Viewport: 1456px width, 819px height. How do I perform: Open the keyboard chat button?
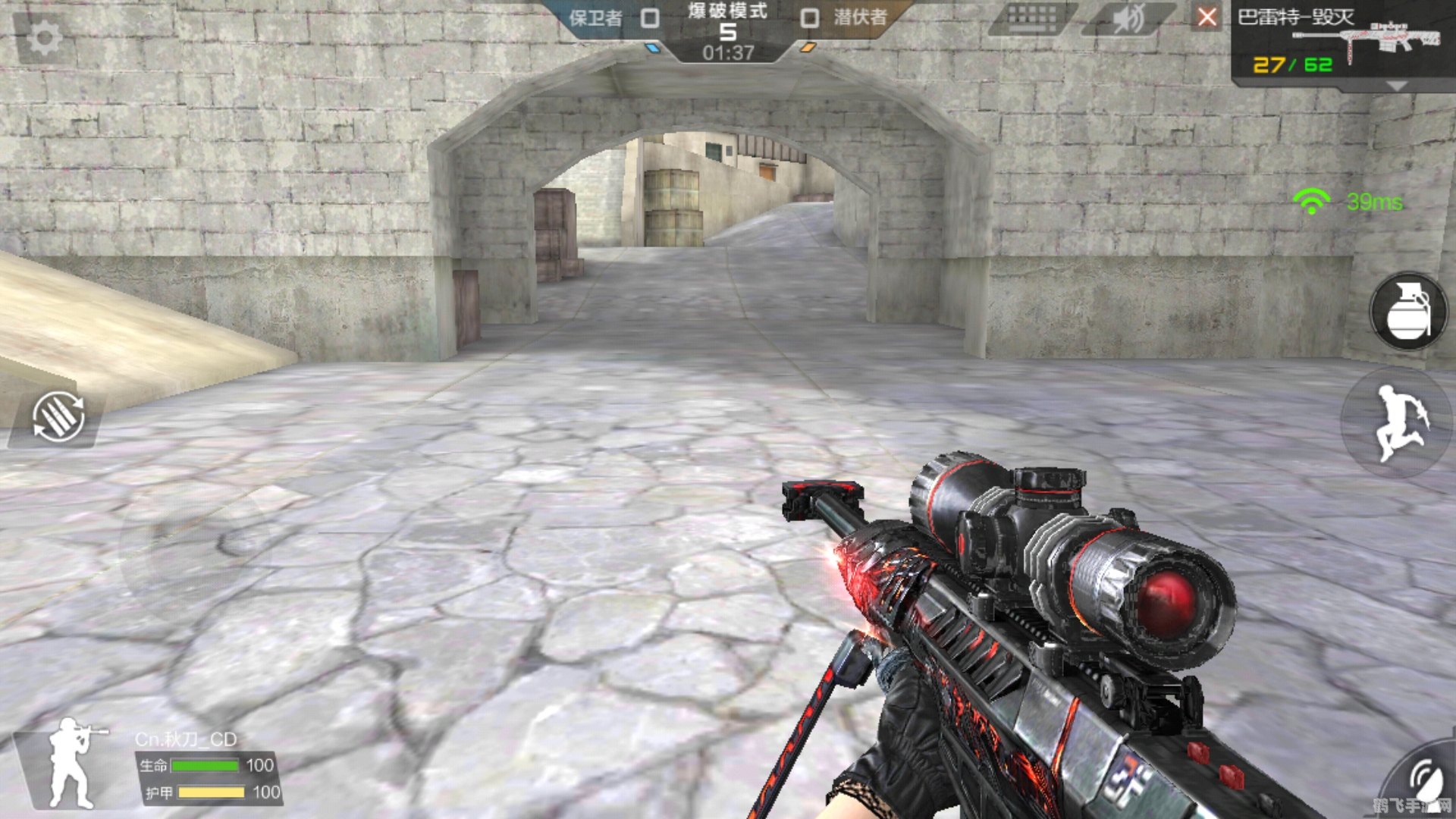click(x=1032, y=18)
